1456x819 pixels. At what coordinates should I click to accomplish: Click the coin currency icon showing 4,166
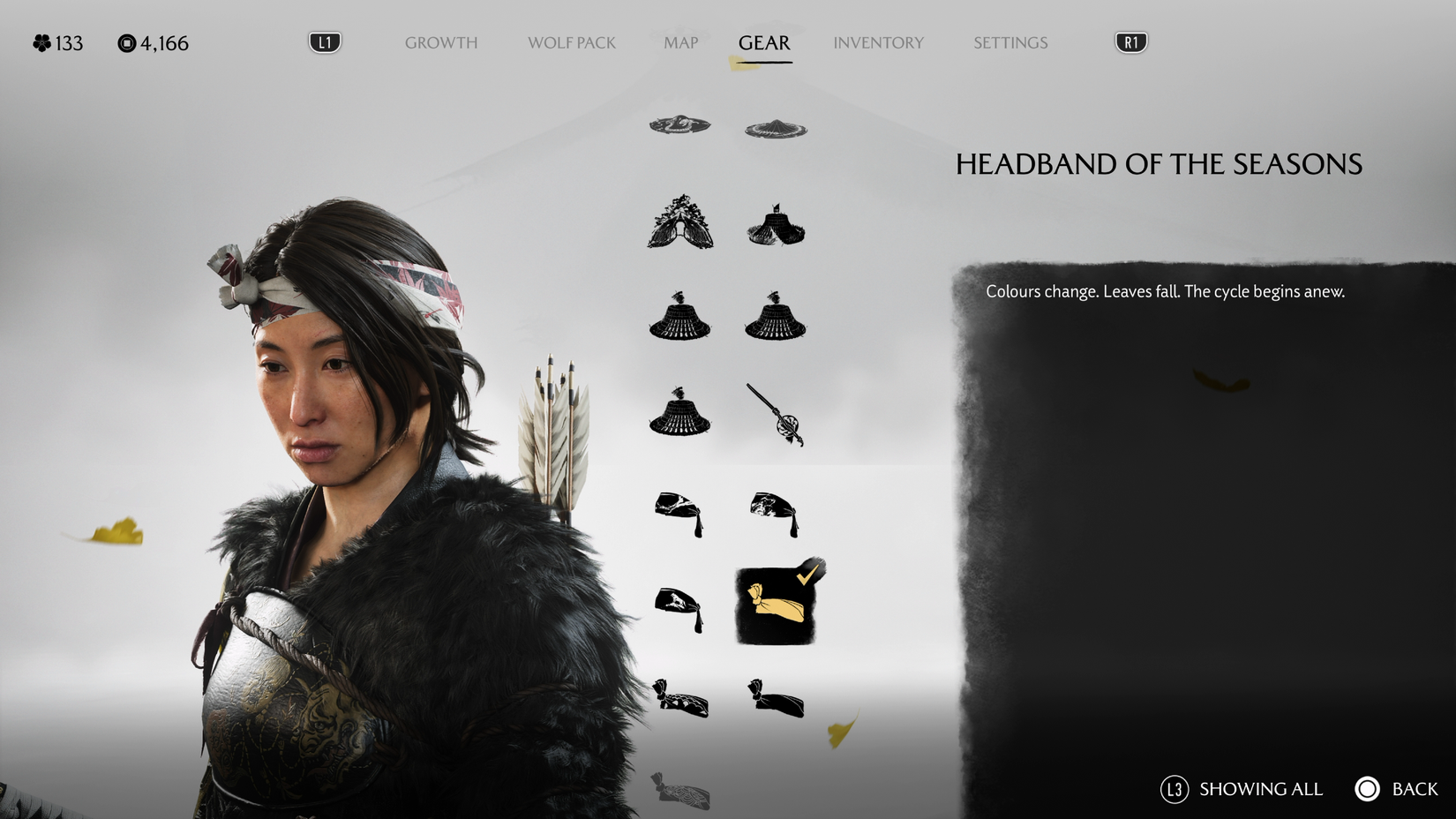point(126,41)
